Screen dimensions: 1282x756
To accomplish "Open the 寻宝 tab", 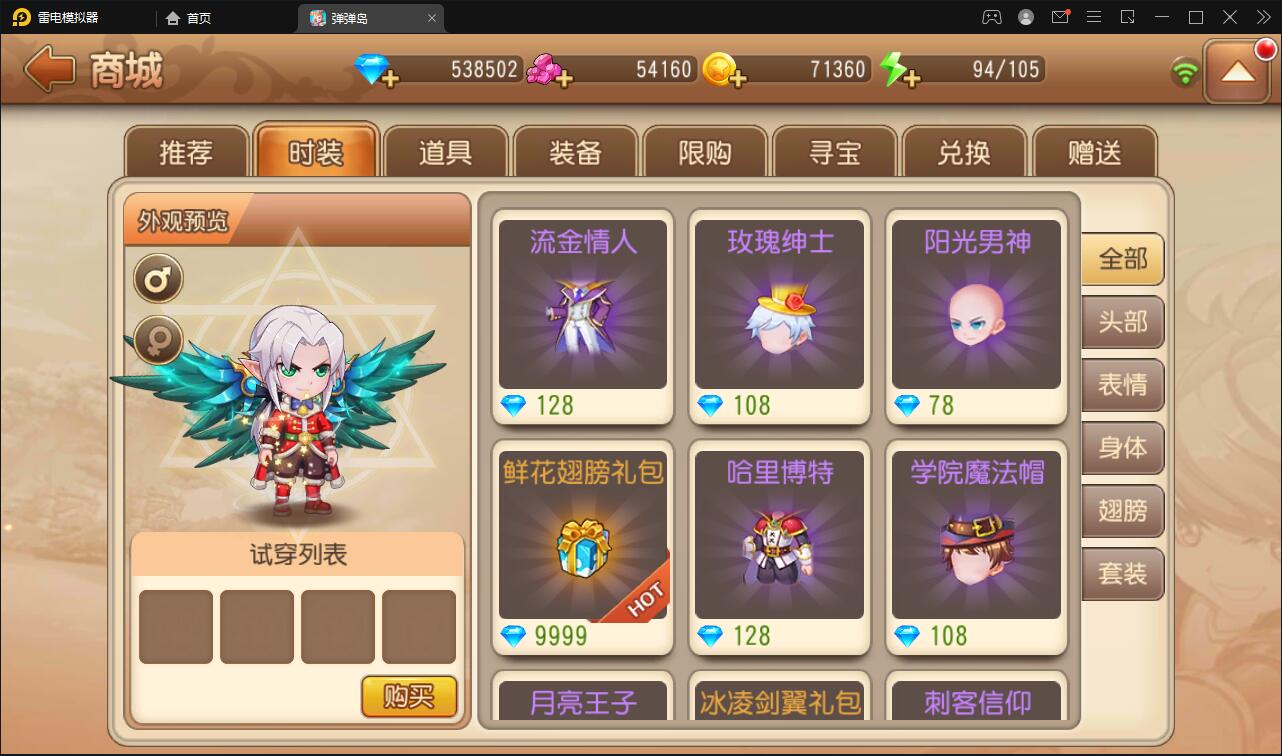I will point(835,150).
